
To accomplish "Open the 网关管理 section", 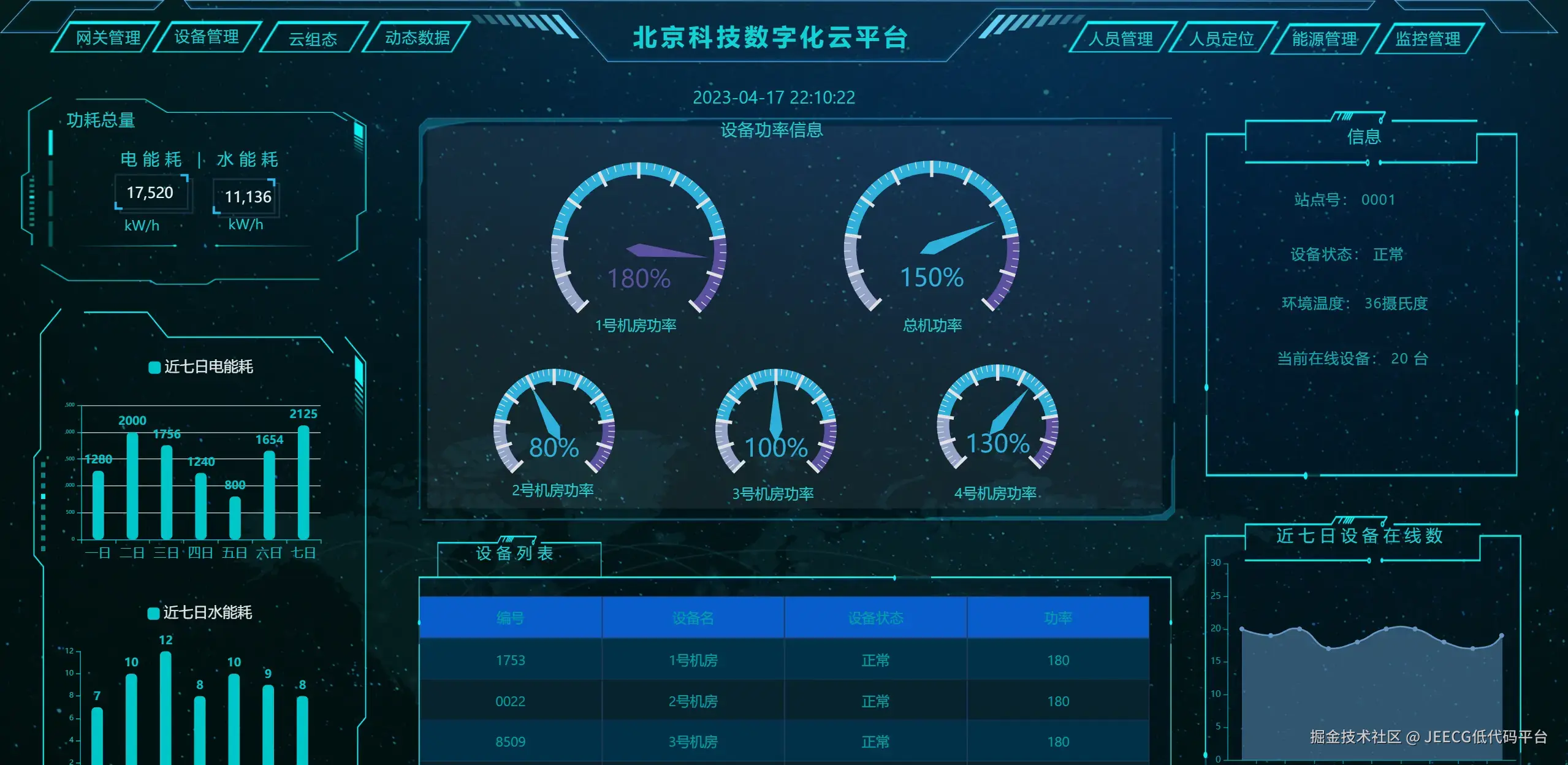I will (109, 37).
